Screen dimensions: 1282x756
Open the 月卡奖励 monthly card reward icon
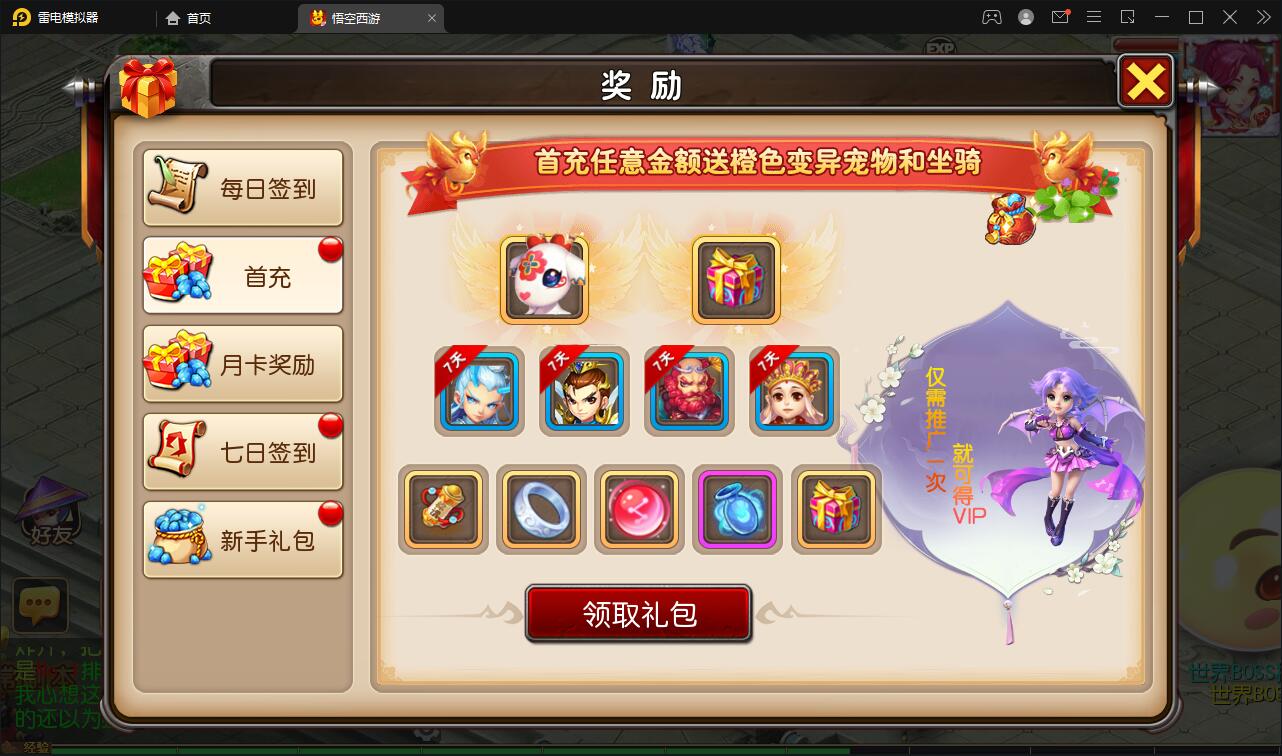175,362
